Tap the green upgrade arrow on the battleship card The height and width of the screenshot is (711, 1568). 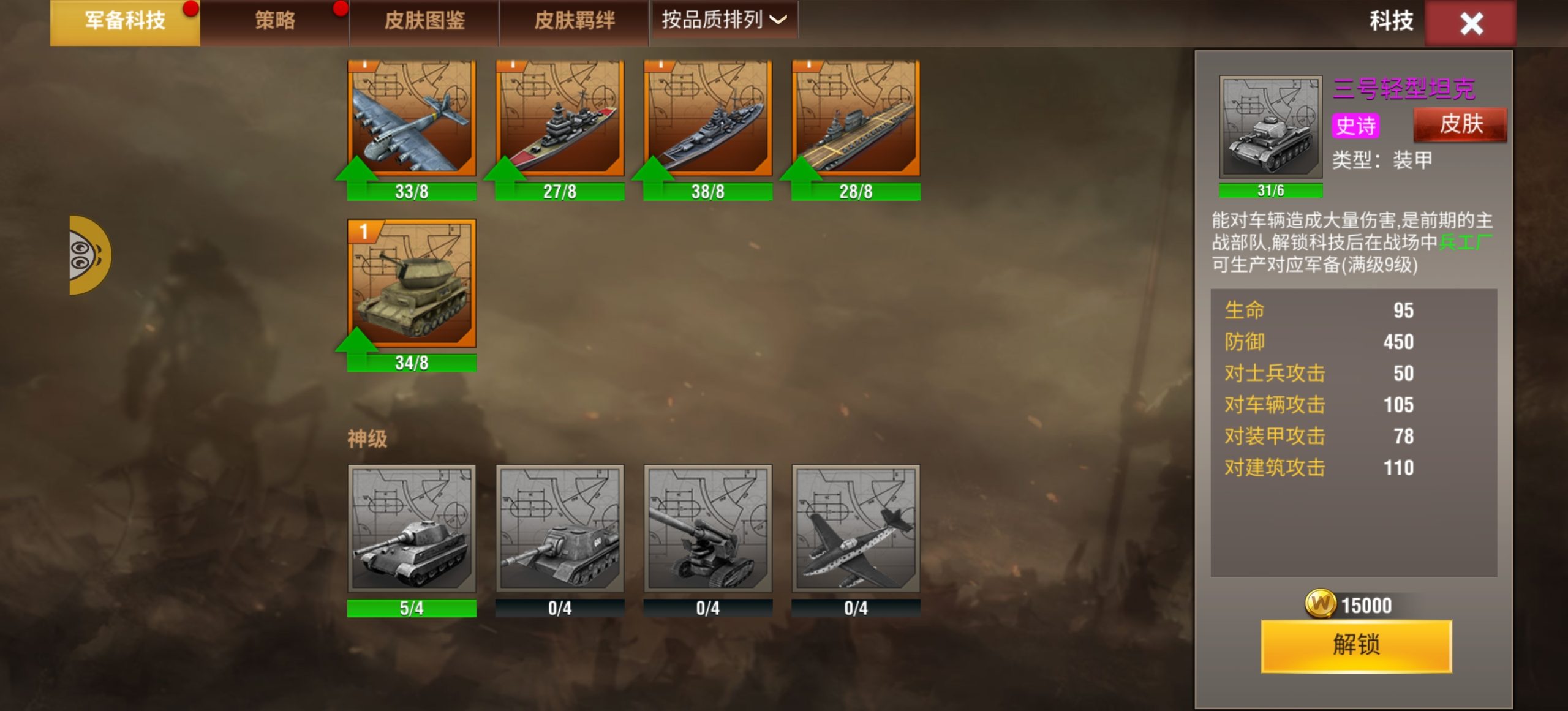click(507, 178)
